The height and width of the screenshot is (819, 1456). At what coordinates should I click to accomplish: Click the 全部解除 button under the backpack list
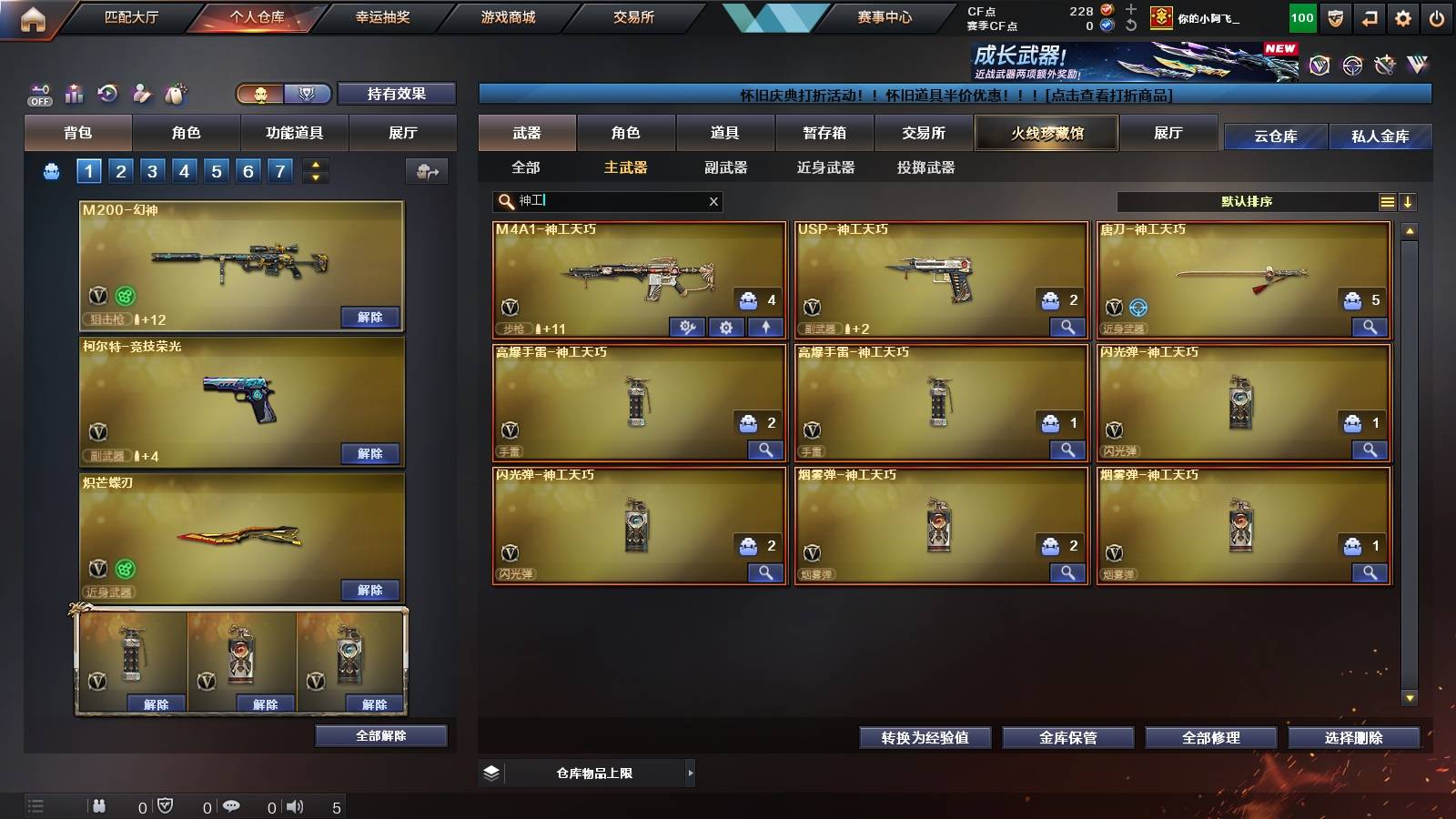tap(380, 734)
